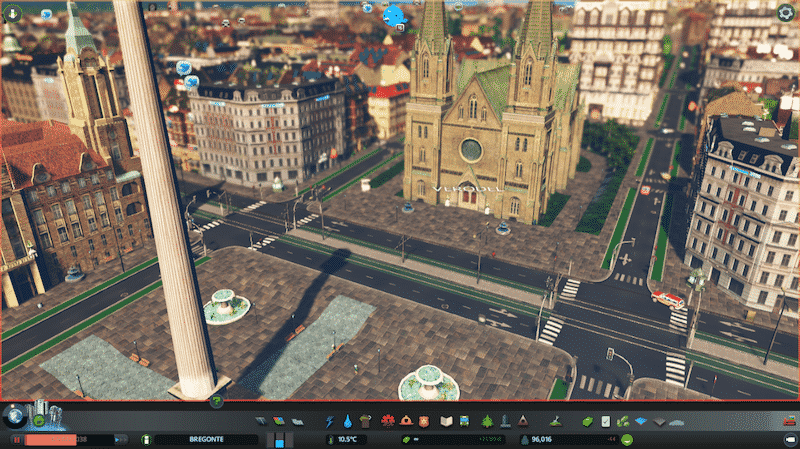Open the Garbage services menu
This screenshot has width=800, height=449.
pyautogui.click(x=364, y=421)
